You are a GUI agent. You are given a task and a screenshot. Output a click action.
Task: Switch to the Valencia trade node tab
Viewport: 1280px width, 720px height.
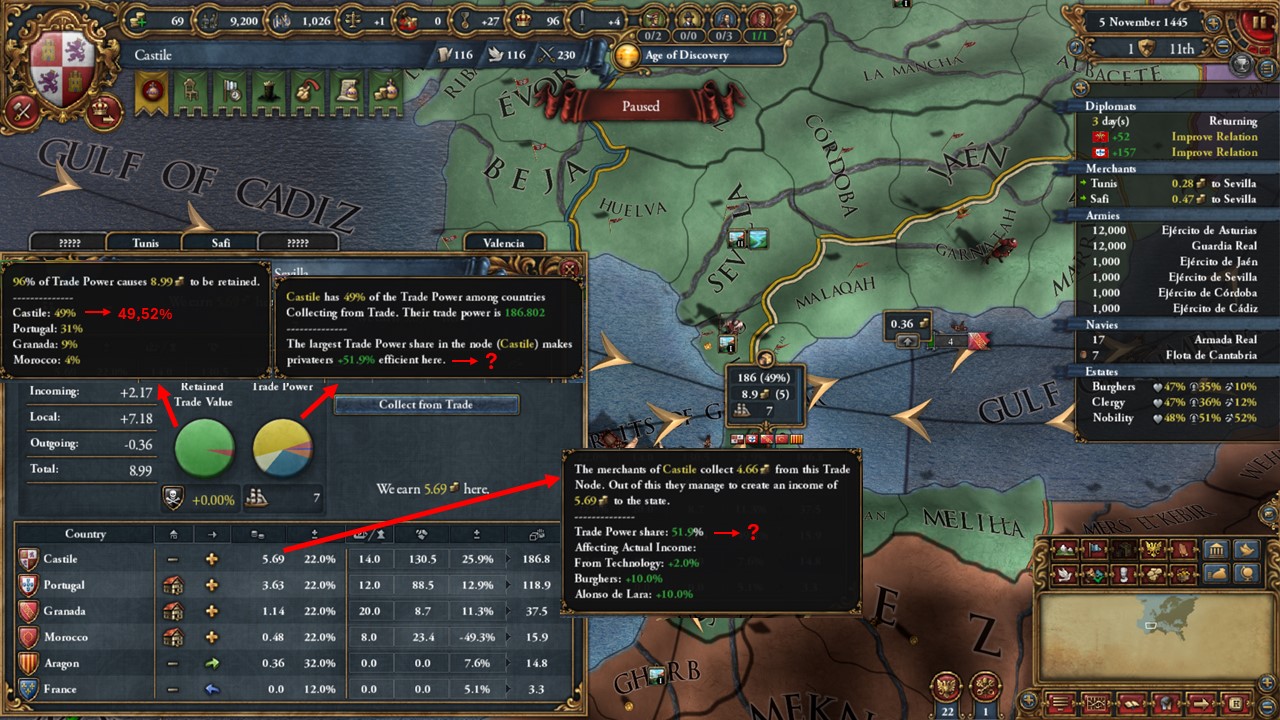[x=505, y=242]
